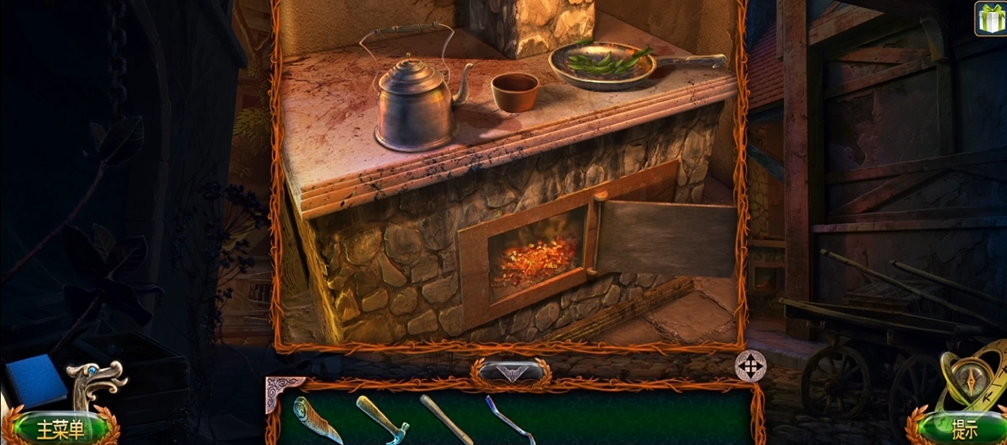Viewport: 1007px width, 445px height.
Task: Click the 提示 hint button
Action: point(964,430)
